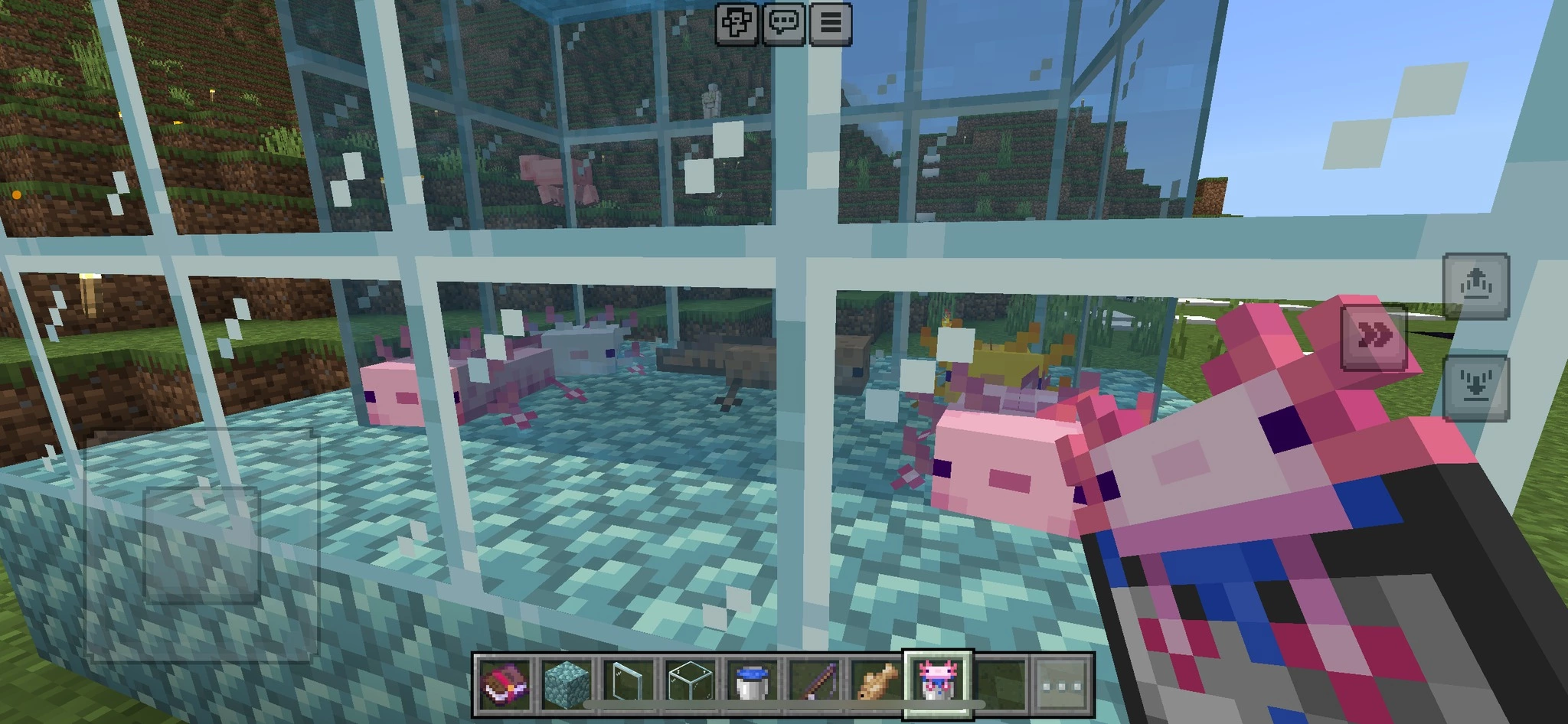The image size is (1568, 724).
Task: Select the prismarine block hotbar slot
Action: [x=567, y=683]
